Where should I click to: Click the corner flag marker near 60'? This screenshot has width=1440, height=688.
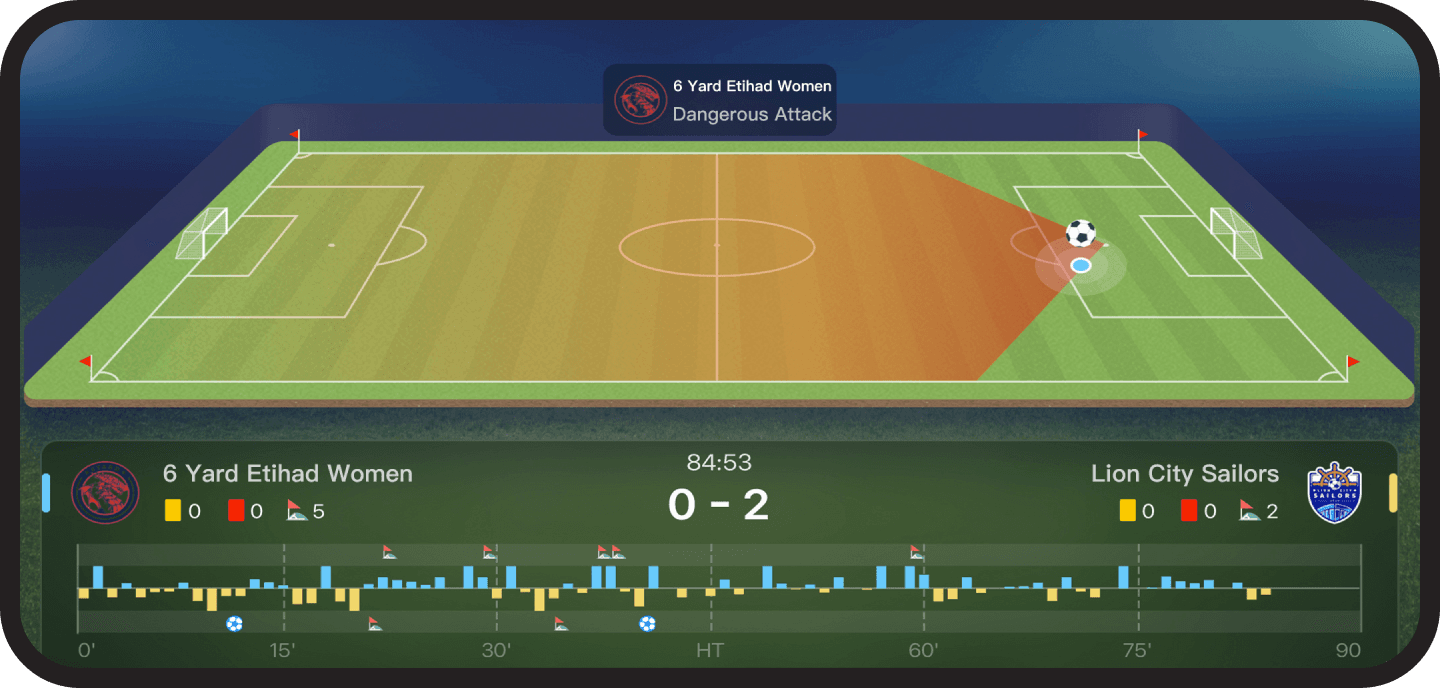point(917,552)
